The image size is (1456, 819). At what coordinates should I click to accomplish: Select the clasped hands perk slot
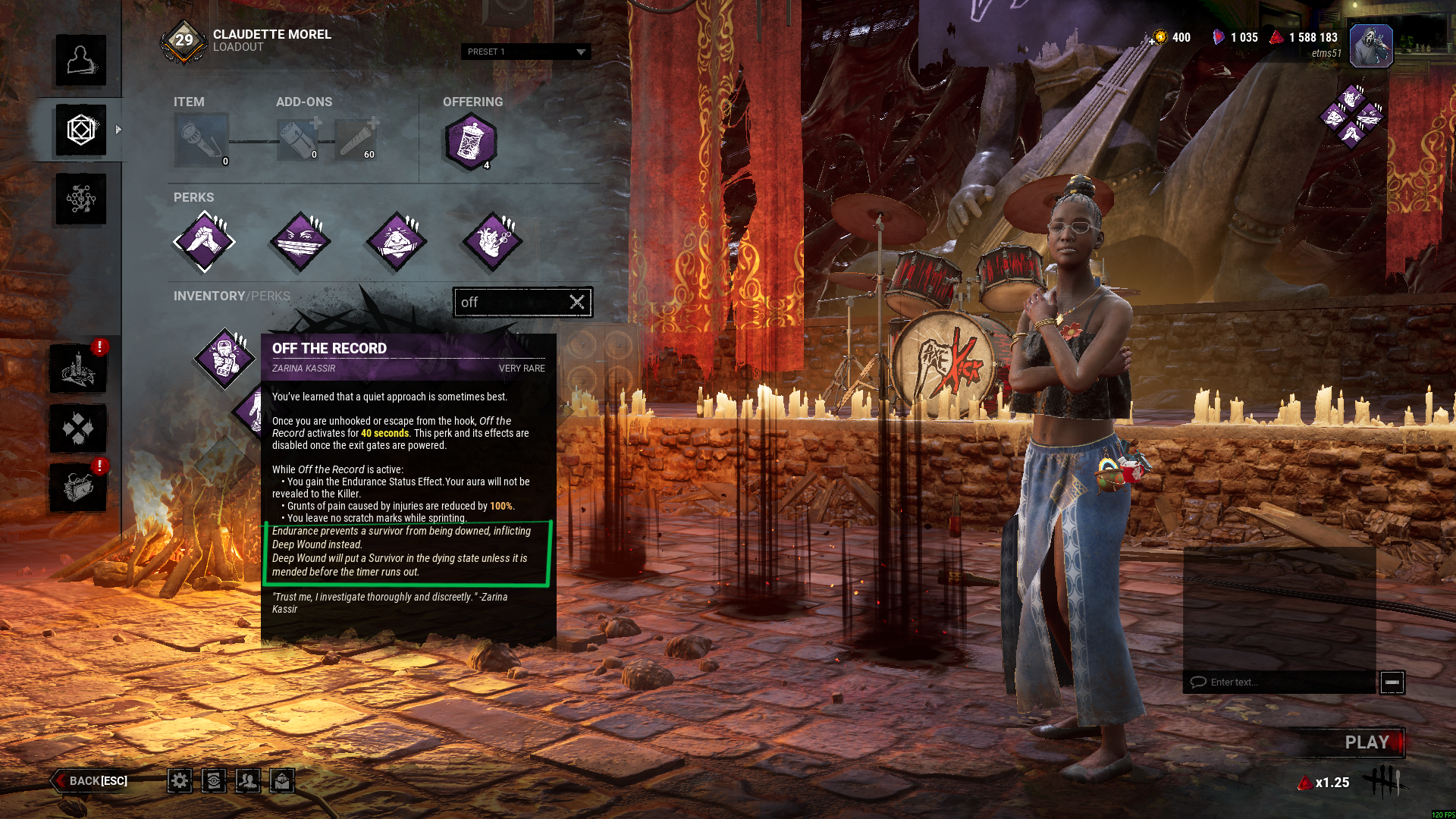tap(204, 242)
